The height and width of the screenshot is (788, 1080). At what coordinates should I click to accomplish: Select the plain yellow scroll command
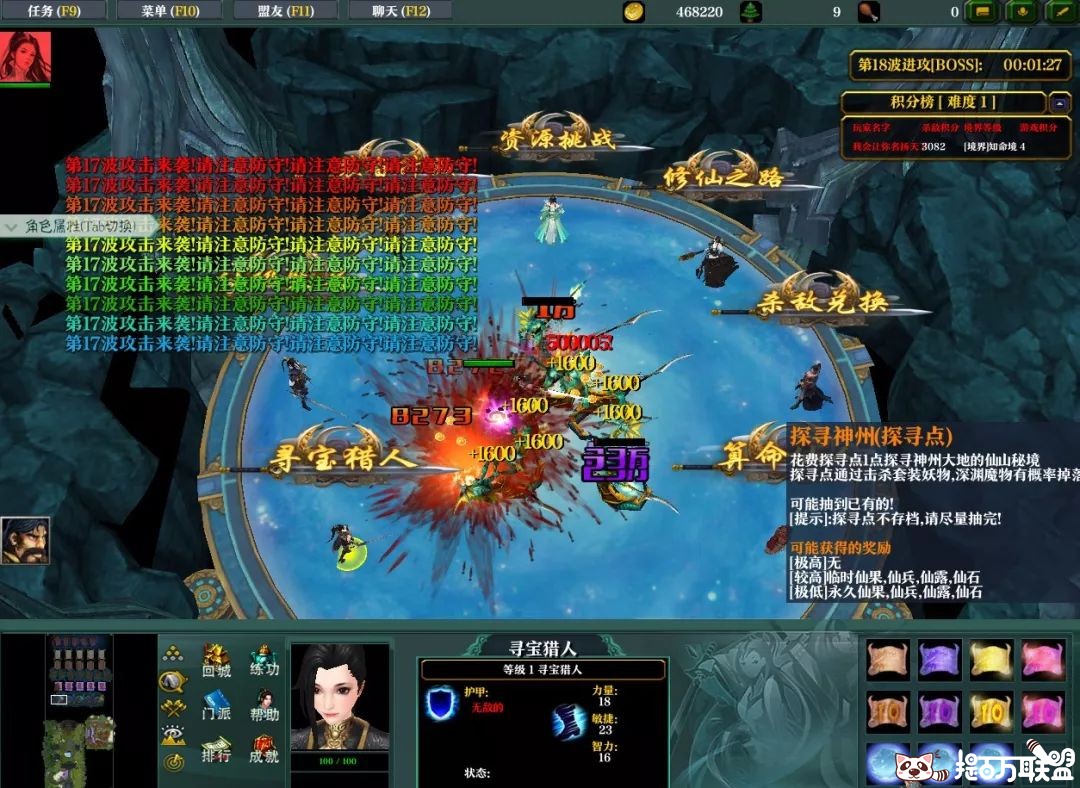(x=991, y=660)
